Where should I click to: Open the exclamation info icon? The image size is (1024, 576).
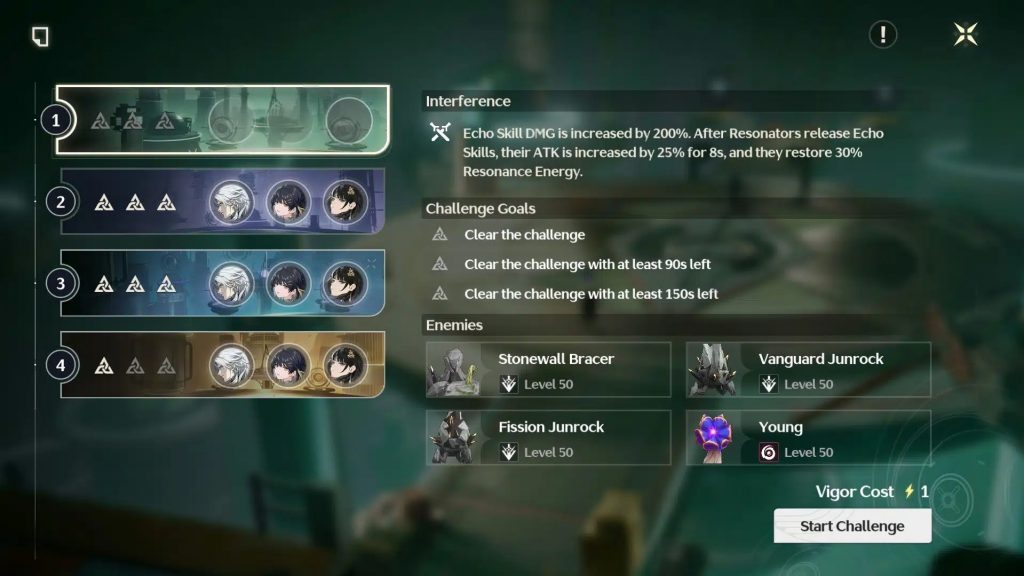(x=883, y=35)
